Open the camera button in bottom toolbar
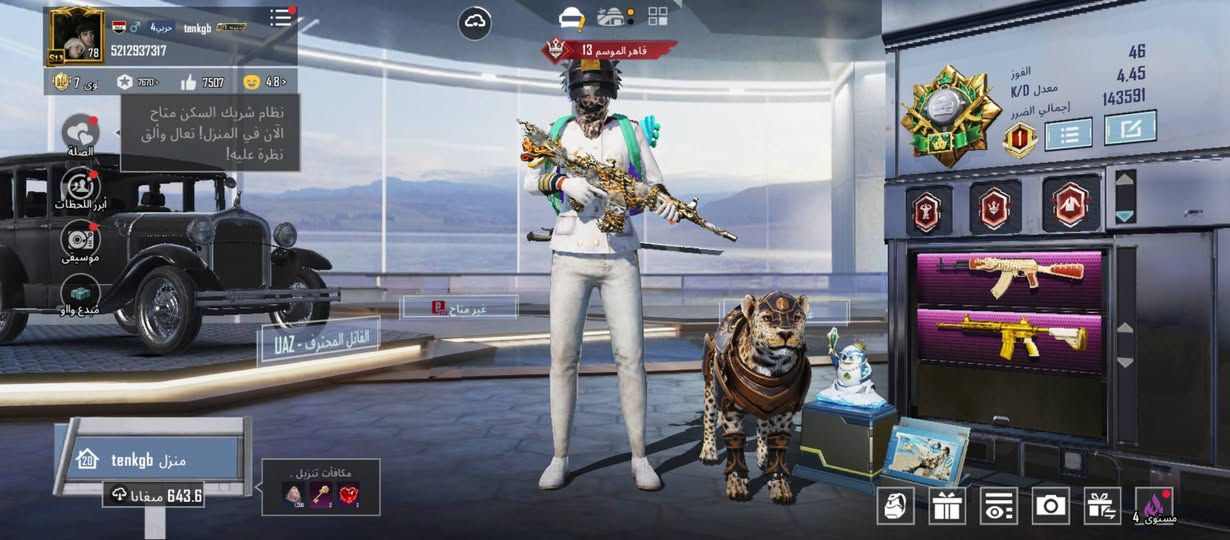The height and width of the screenshot is (540, 1230). coord(1051,505)
